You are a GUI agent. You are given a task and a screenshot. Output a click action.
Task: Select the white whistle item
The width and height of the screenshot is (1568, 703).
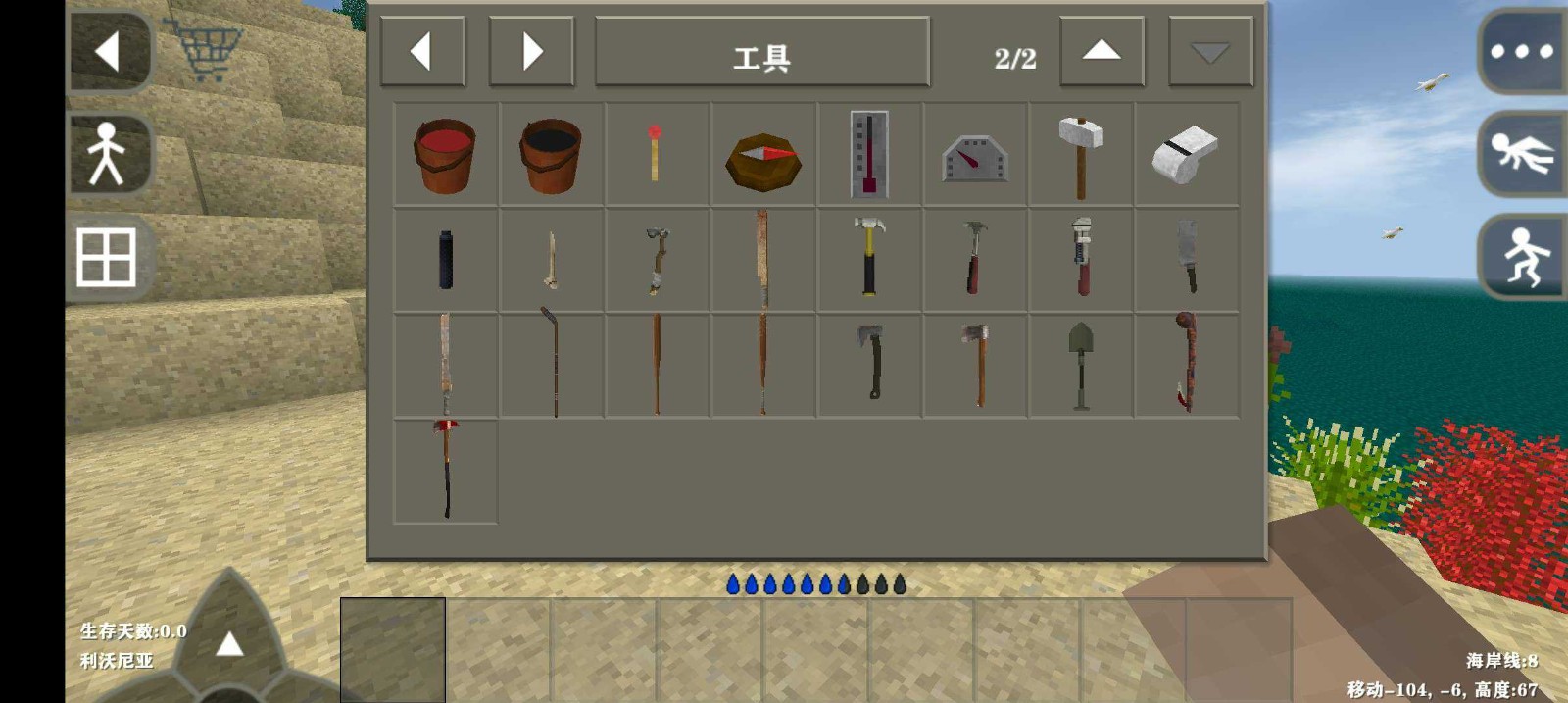point(1186,155)
